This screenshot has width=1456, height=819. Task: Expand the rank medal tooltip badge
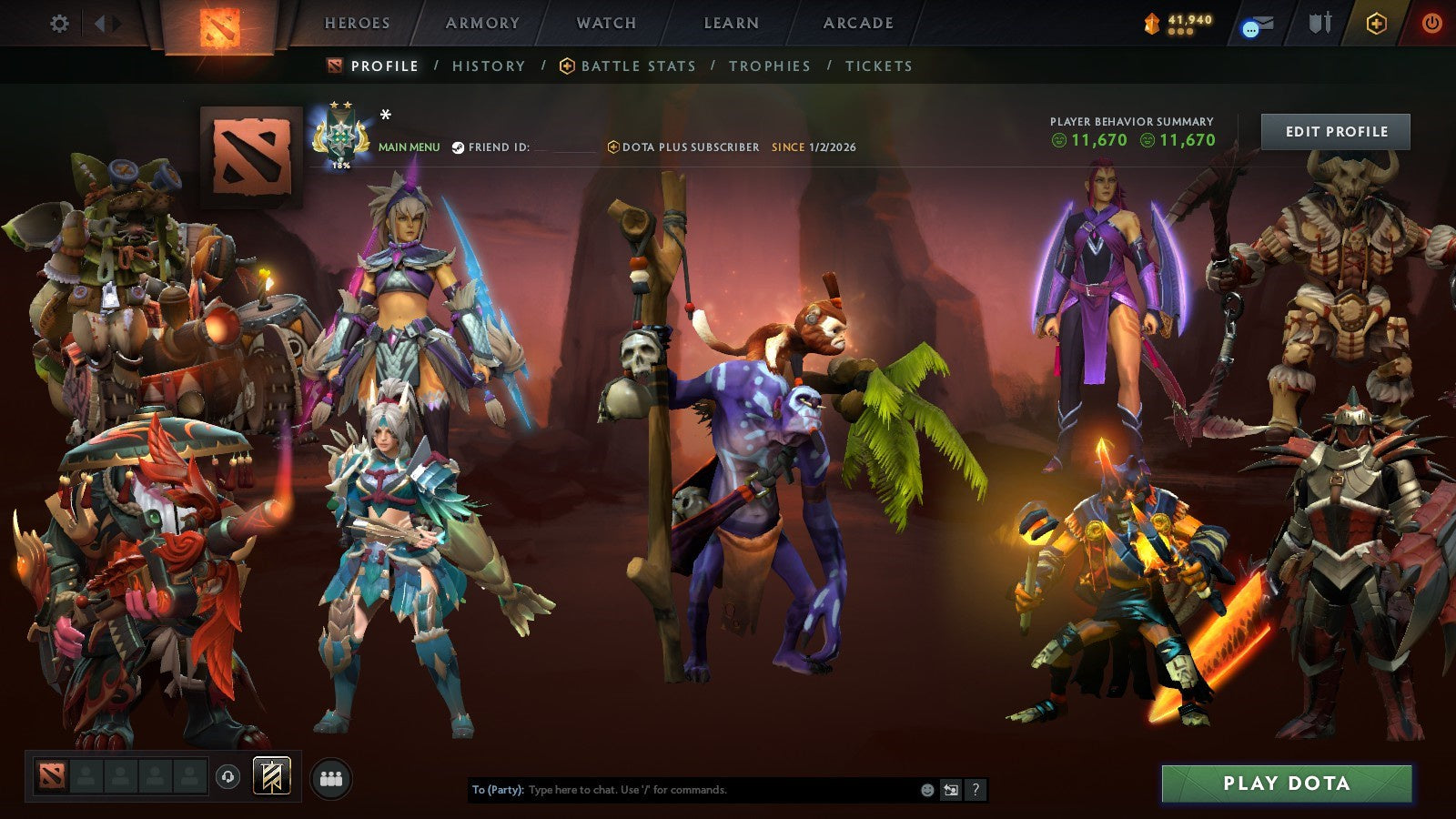pos(341,135)
